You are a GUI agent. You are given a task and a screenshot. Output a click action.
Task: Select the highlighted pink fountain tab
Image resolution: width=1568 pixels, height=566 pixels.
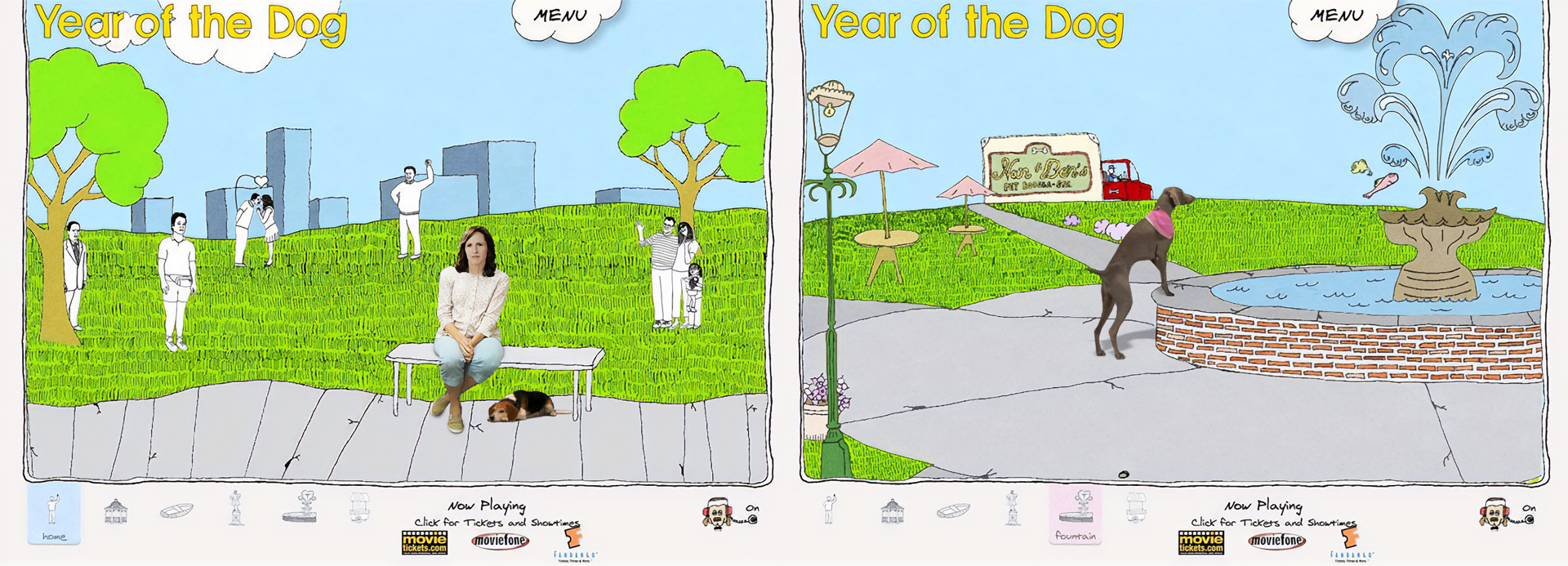click(x=1076, y=515)
